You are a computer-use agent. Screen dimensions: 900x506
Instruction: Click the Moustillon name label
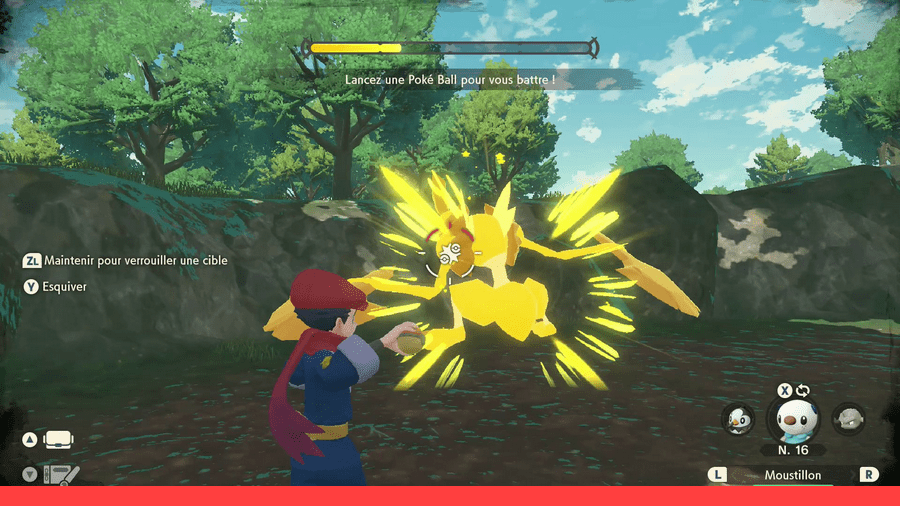pyautogui.click(x=791, y=476)
